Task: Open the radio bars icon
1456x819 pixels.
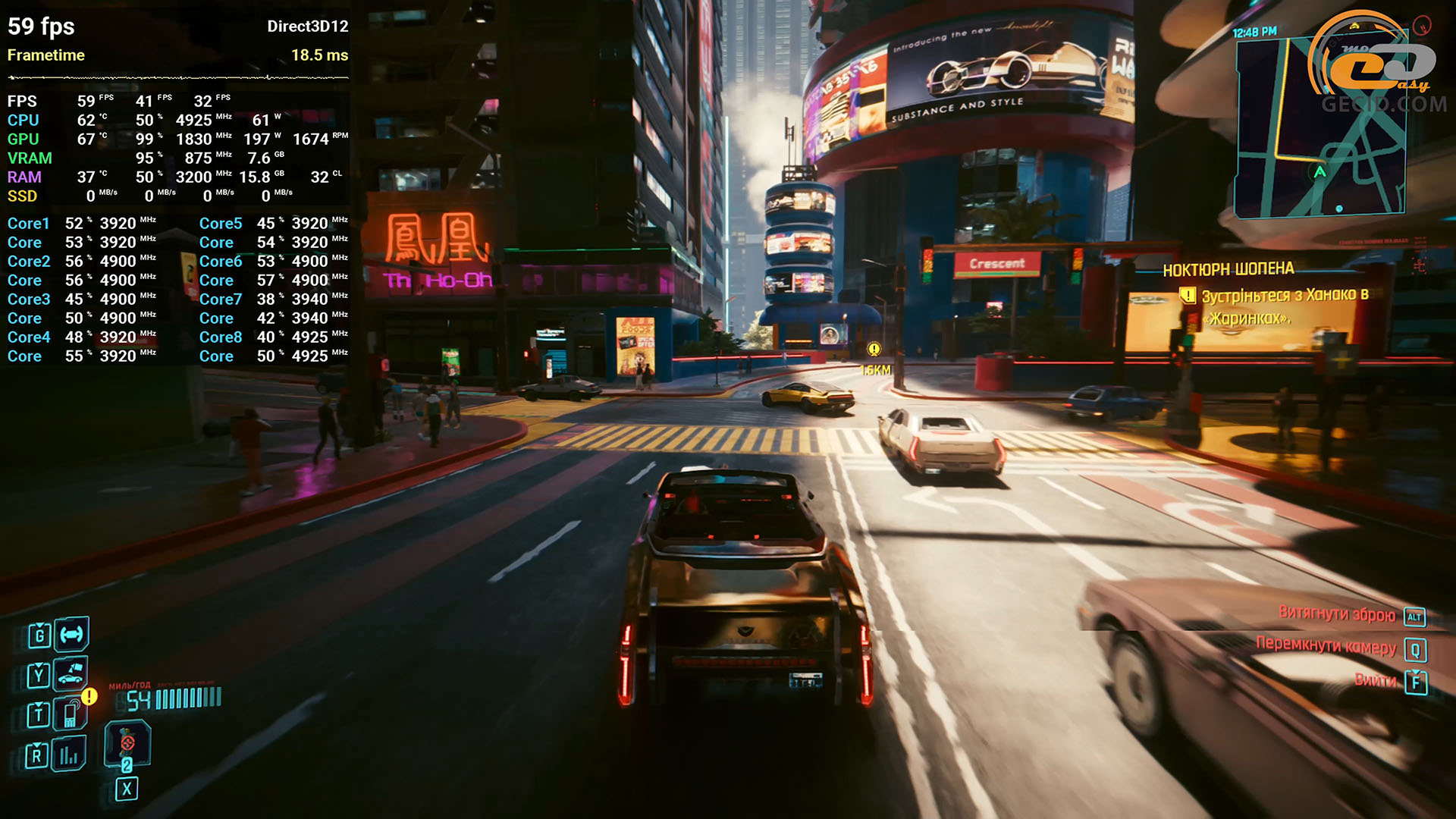Action: coord(69,754)
